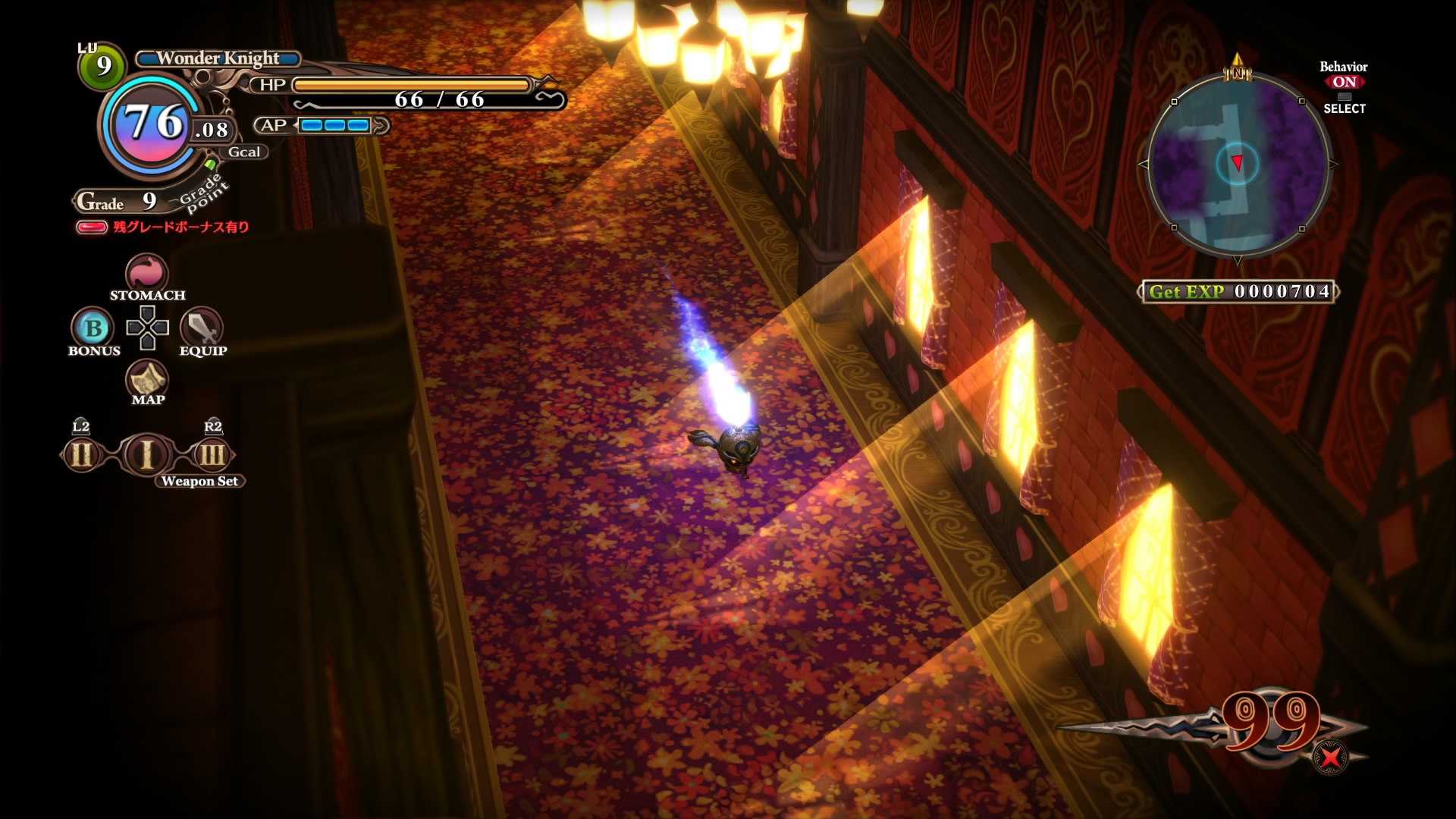This screenshot has height=819, width=1456.
Task: Open the Map scroll icon
Action: coord(147,378)
